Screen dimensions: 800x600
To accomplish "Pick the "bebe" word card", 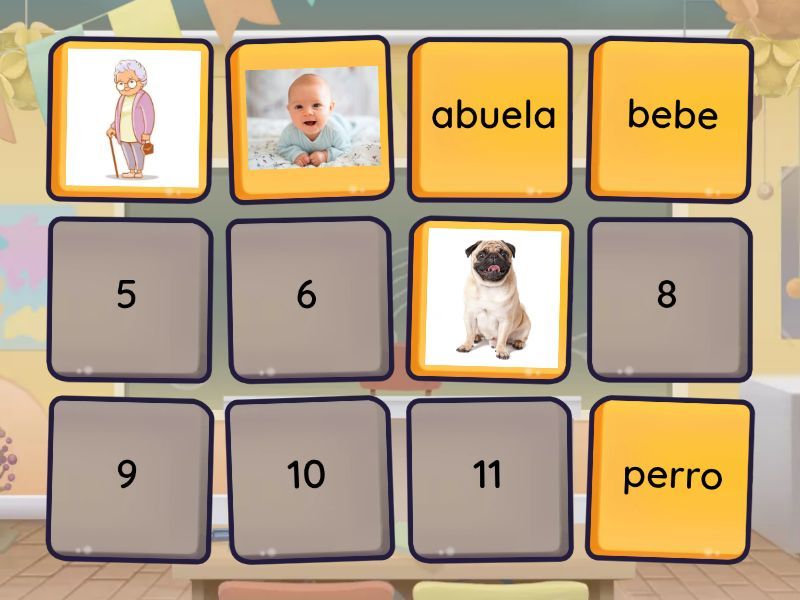I will 671,116.
